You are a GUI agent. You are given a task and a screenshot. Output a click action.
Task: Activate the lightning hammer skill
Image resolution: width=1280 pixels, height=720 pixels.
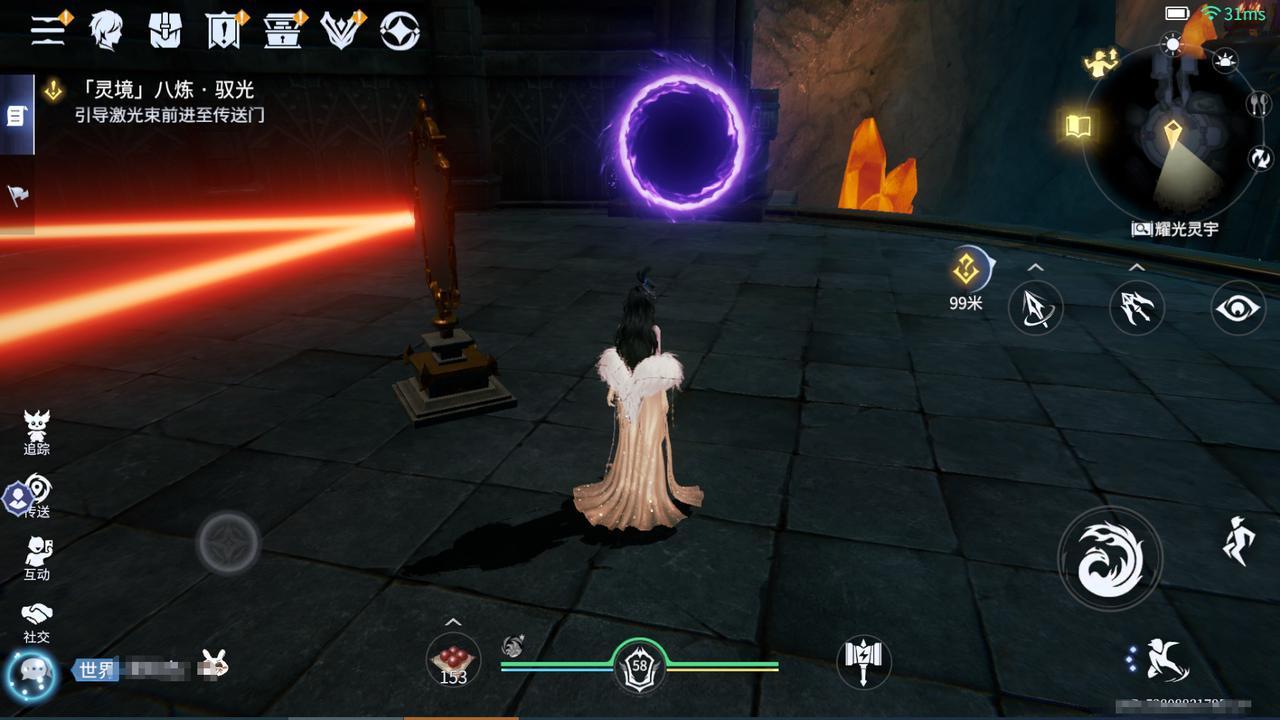pyautogui.click(x=863, y=661)
